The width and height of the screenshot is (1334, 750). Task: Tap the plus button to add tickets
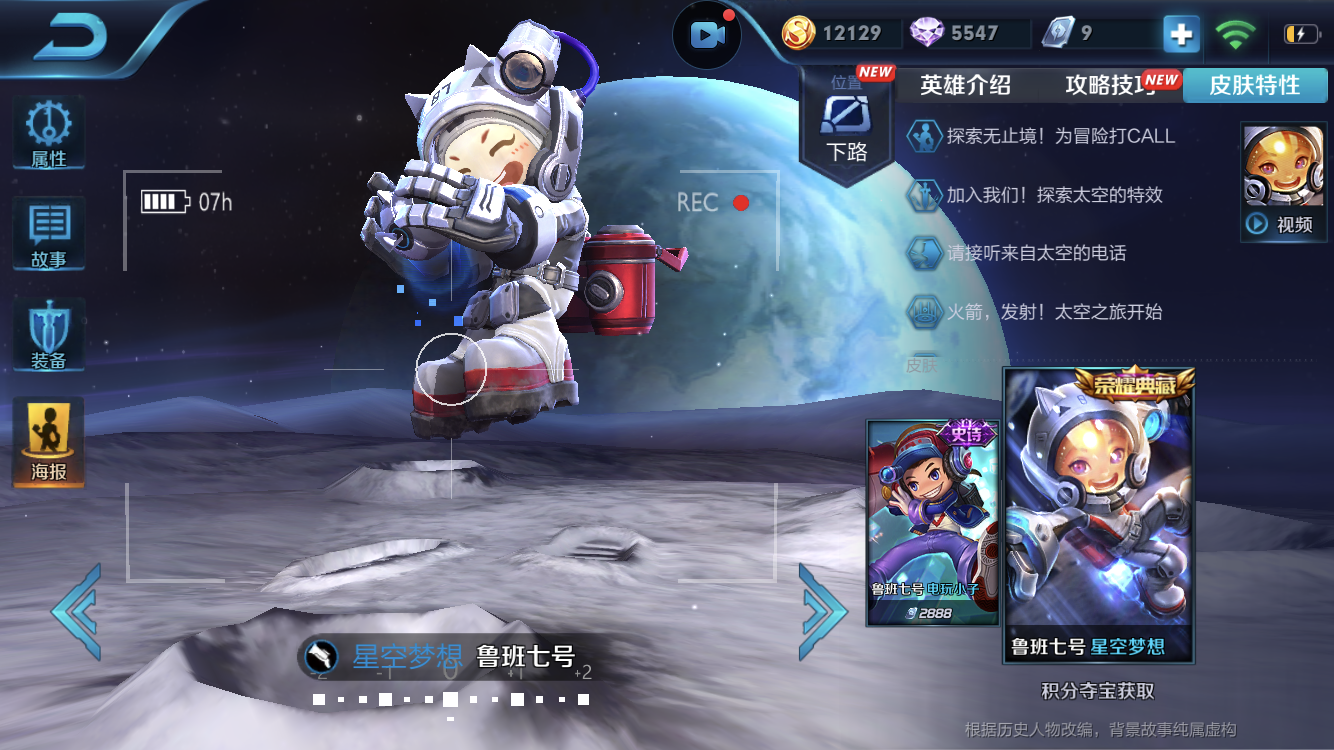(x=1180, y=33)
